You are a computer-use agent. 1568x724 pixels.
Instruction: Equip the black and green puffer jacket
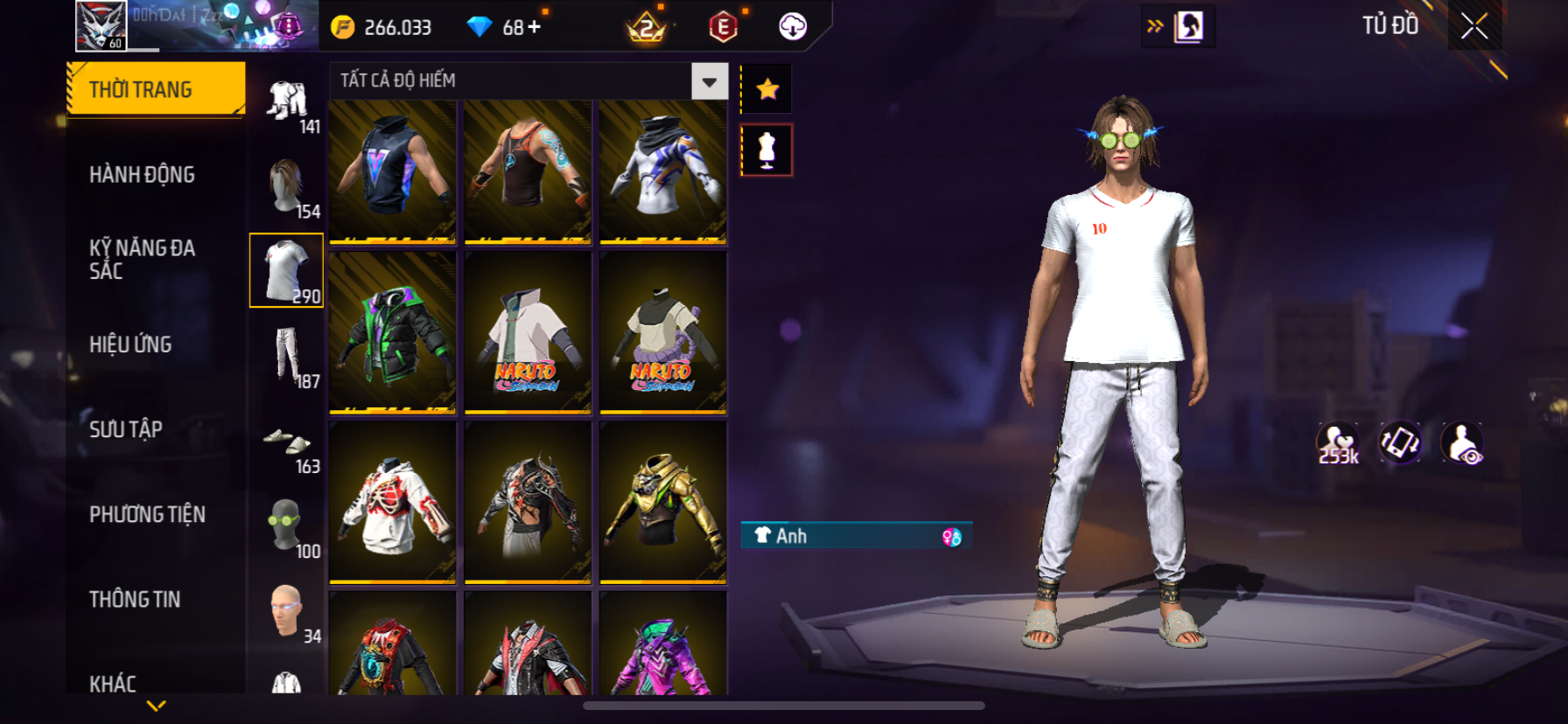(393, 332)
